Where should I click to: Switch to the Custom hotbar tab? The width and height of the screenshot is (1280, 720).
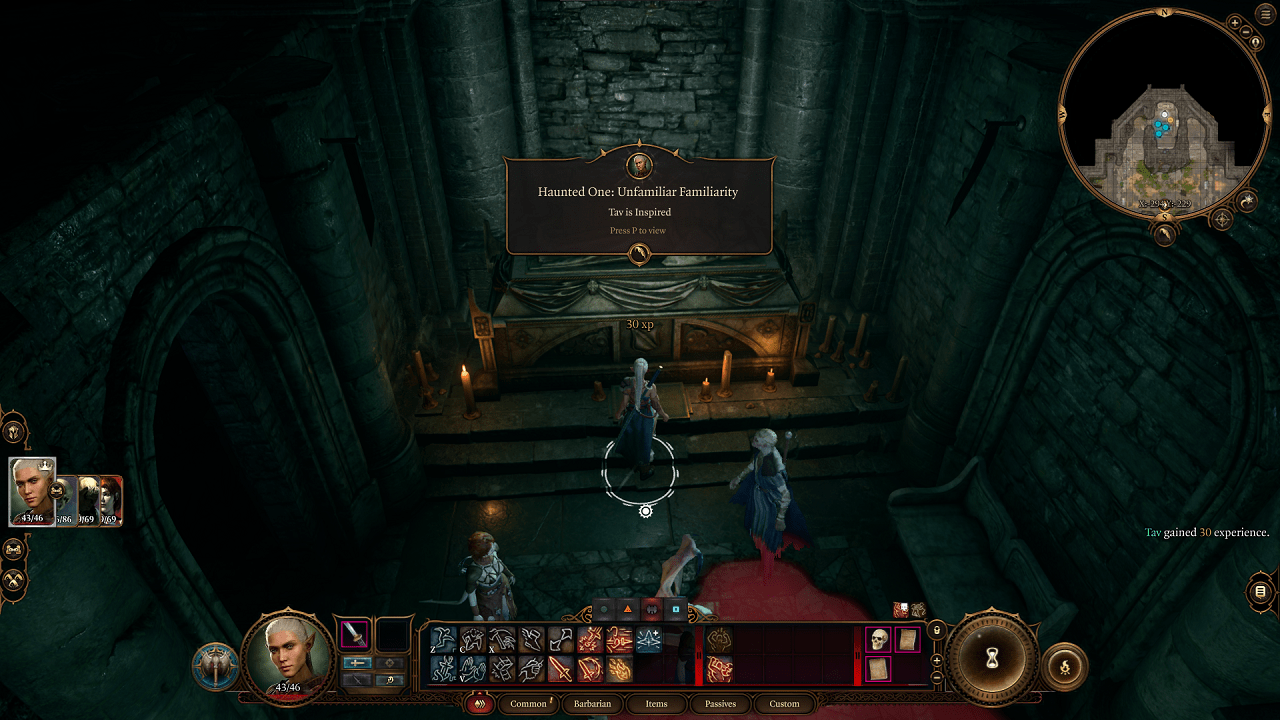pyautogui.click(x=784, y=704)
